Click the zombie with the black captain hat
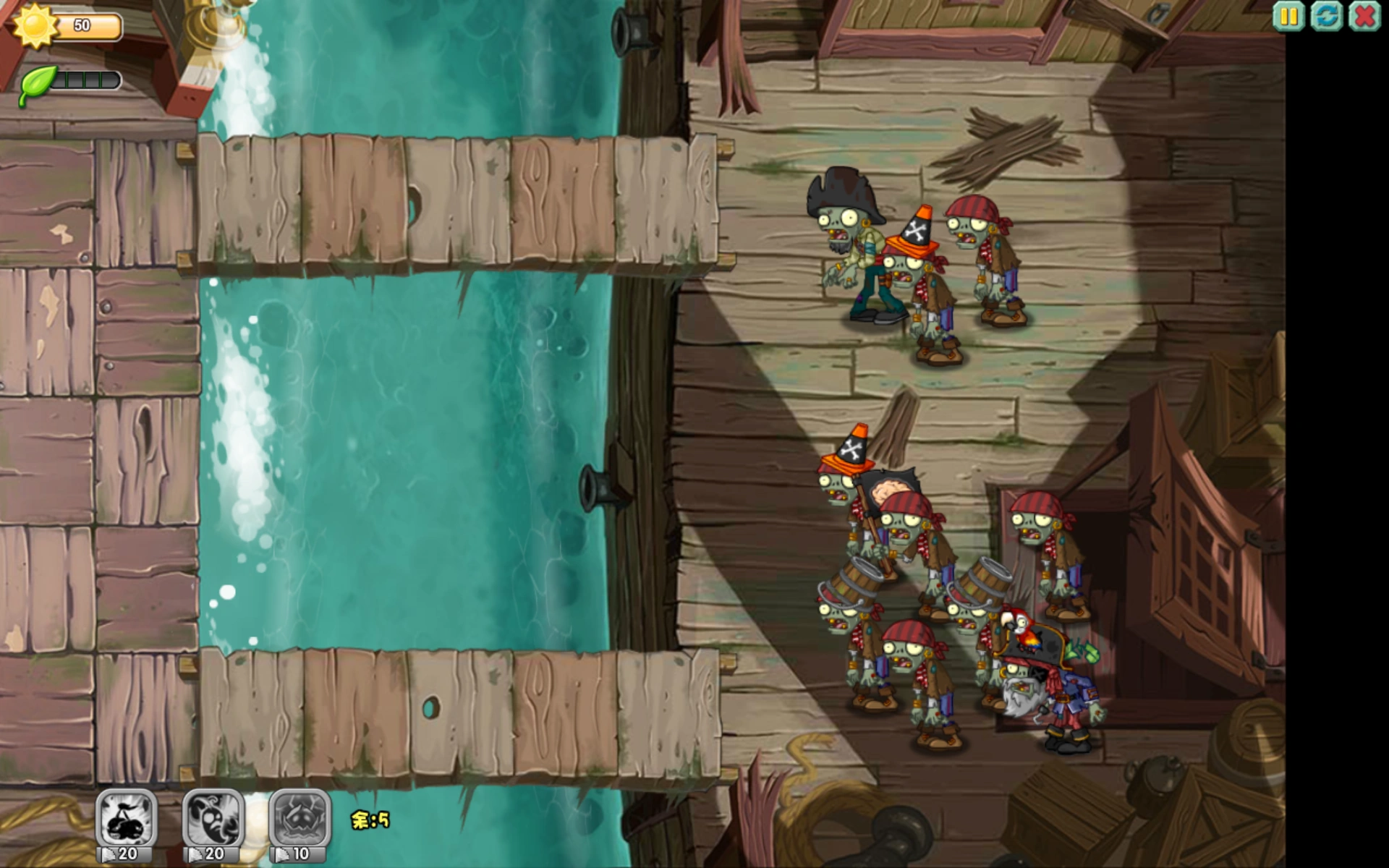Viewport: 1389px width, 868px height. point(850,239)
